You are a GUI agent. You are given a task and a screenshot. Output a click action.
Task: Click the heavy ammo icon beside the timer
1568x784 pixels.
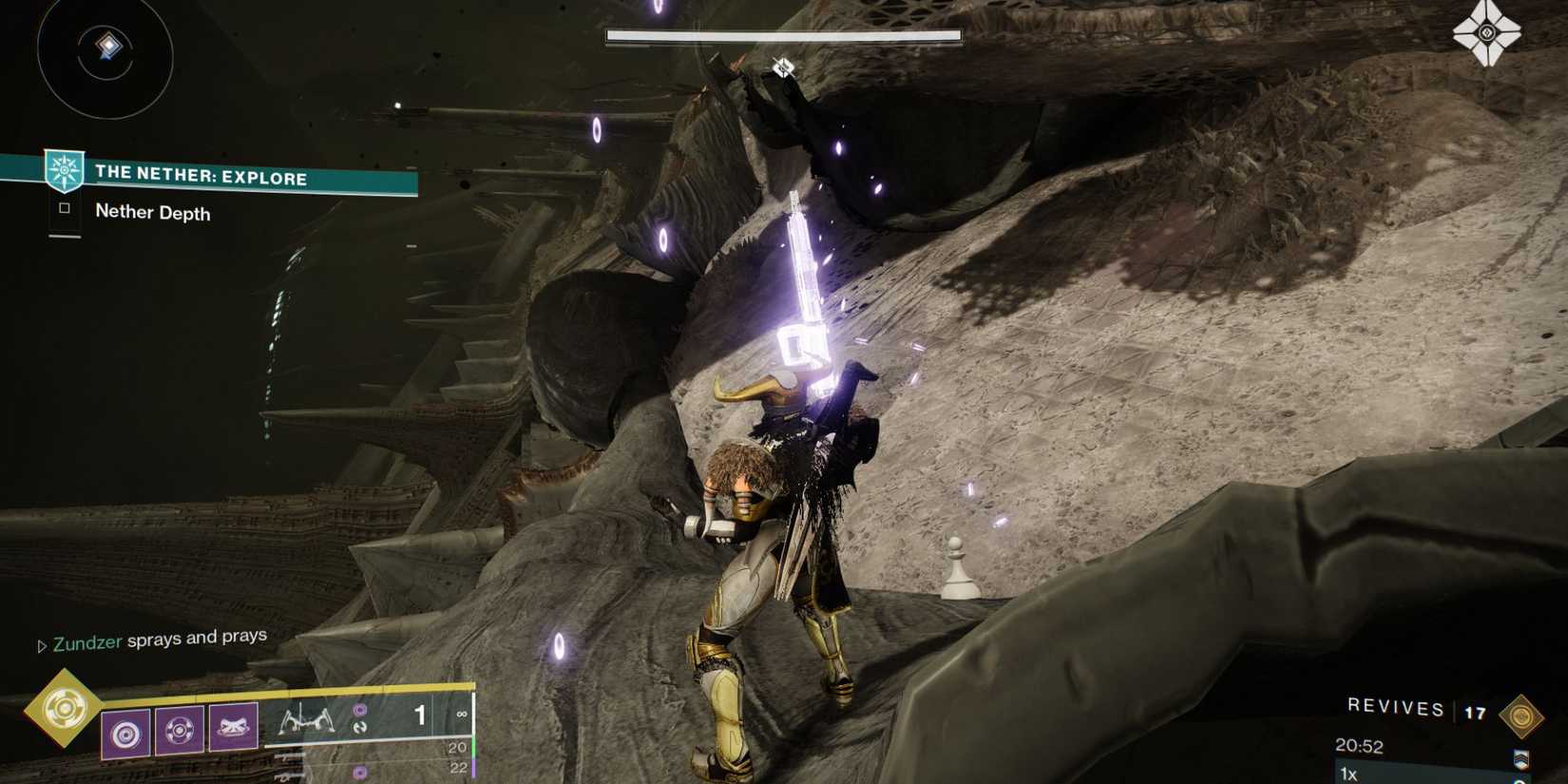pos(1522,760)
